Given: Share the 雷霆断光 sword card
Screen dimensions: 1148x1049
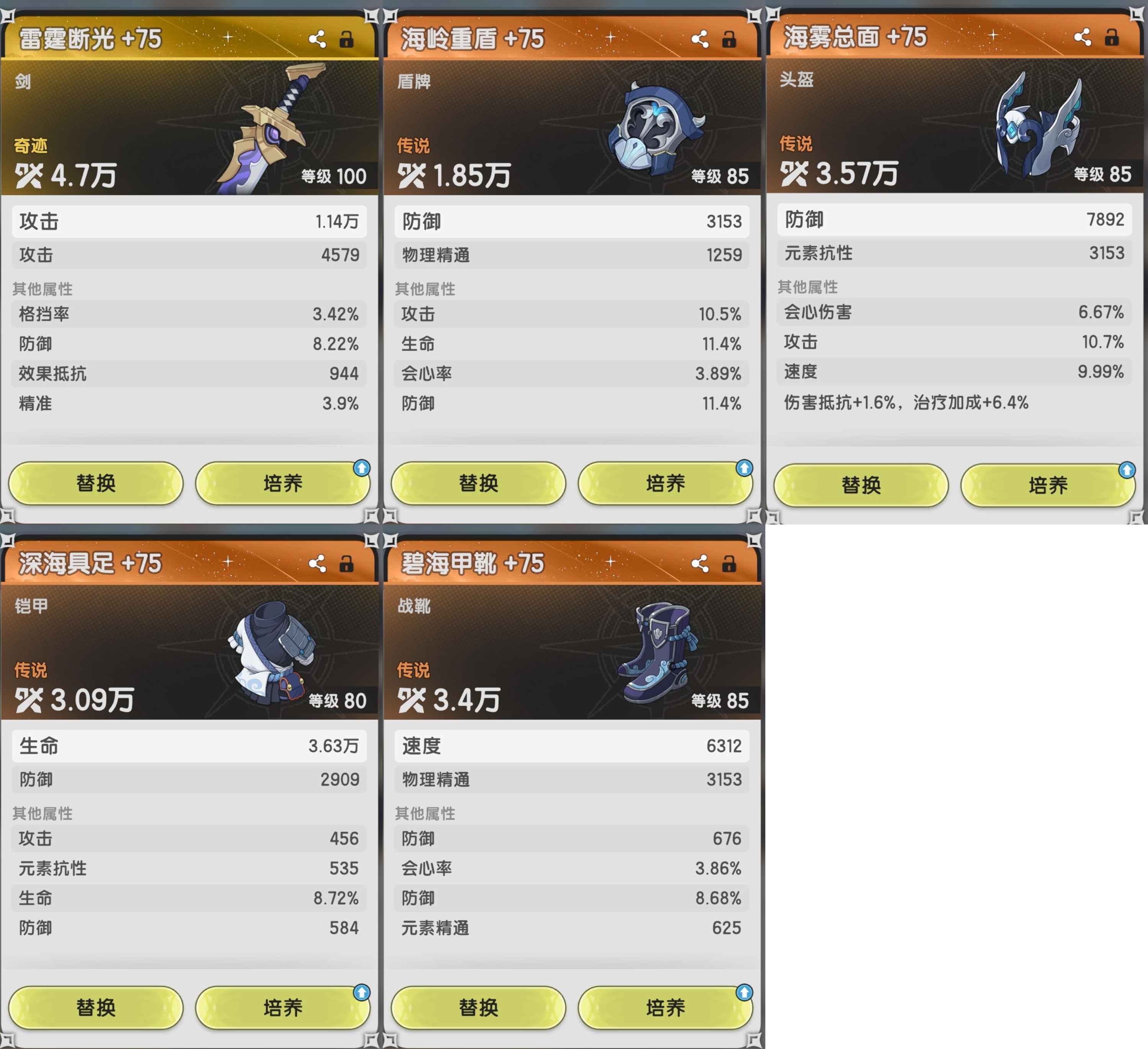Looking at the screenshot, I should tap(317, 39).
